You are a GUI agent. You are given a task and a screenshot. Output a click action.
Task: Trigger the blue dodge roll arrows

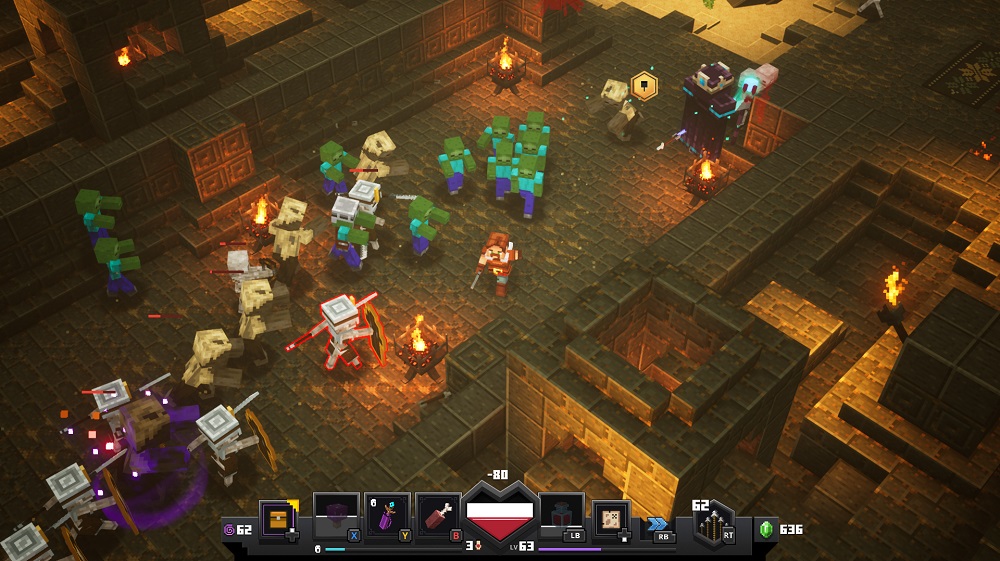pyautogui.click(x=657, y=523)
